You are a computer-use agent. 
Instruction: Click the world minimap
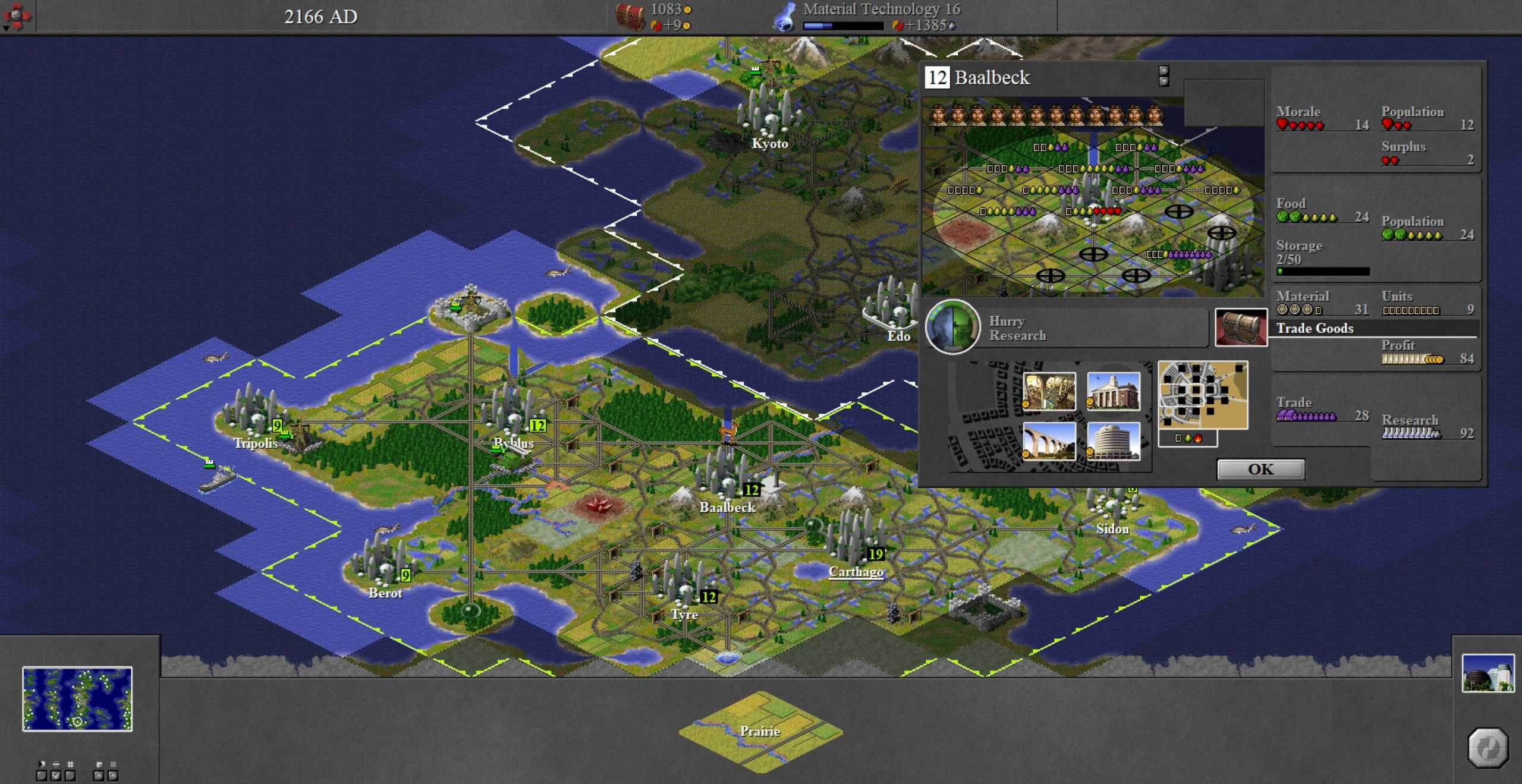pos(77,698)
